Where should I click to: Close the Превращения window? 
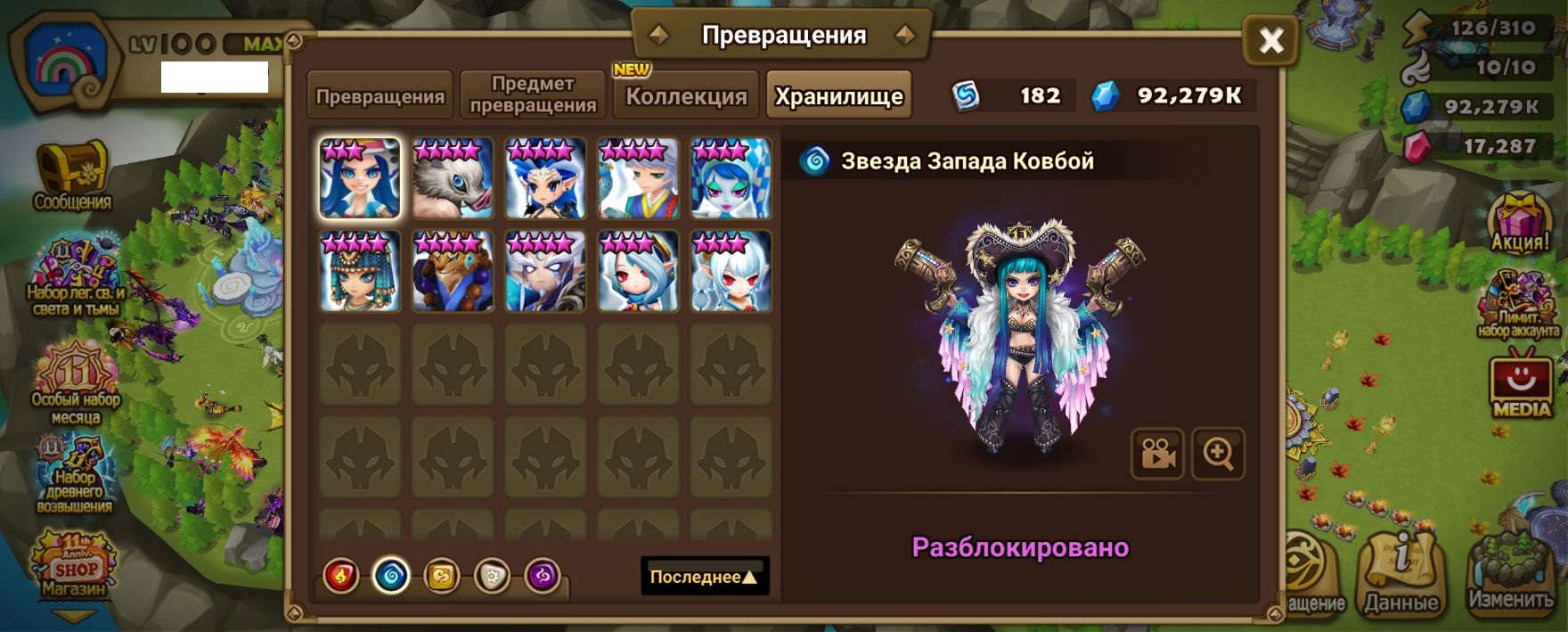point(1270,40)
